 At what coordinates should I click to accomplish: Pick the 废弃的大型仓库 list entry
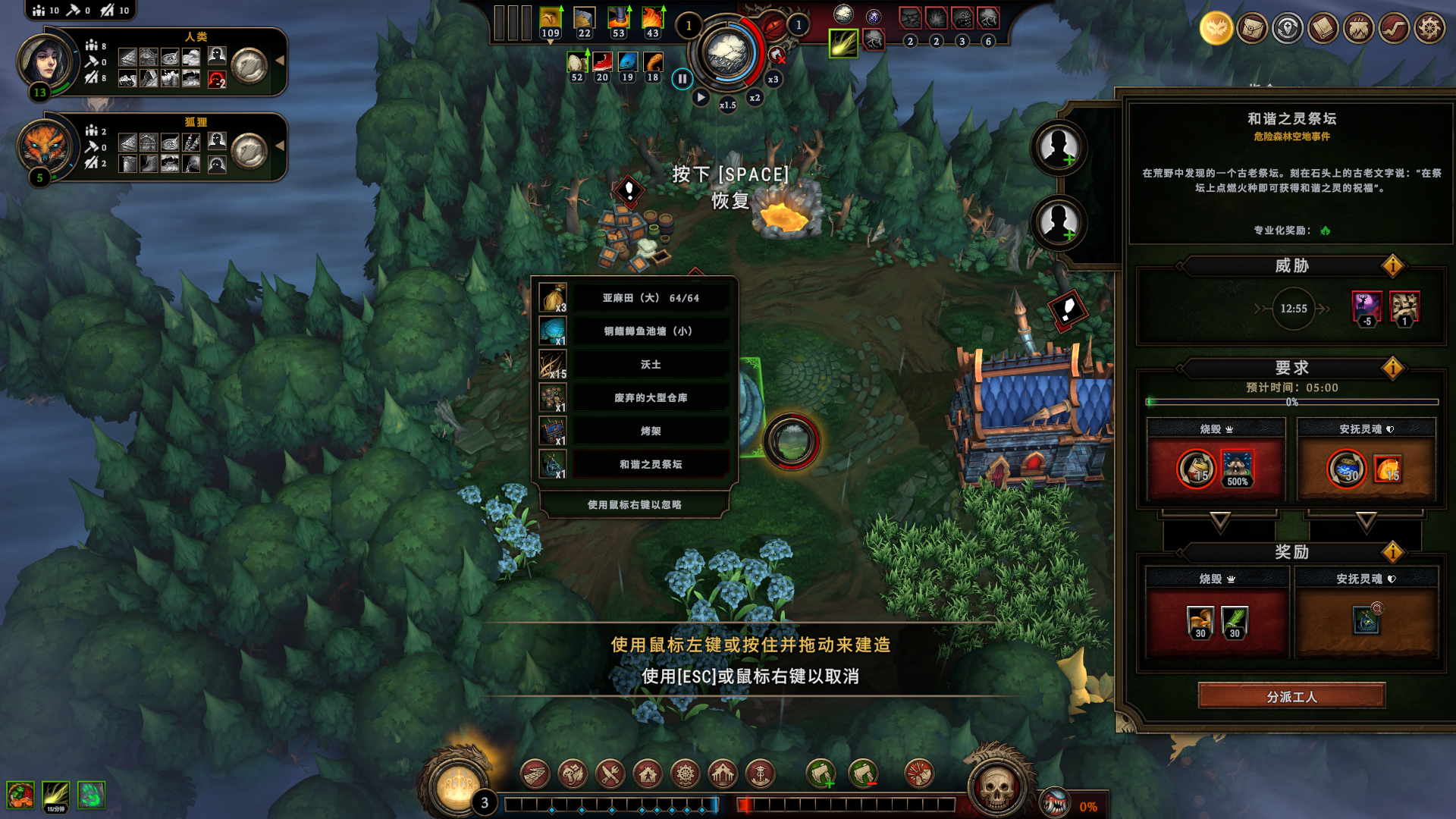(651, 398)
